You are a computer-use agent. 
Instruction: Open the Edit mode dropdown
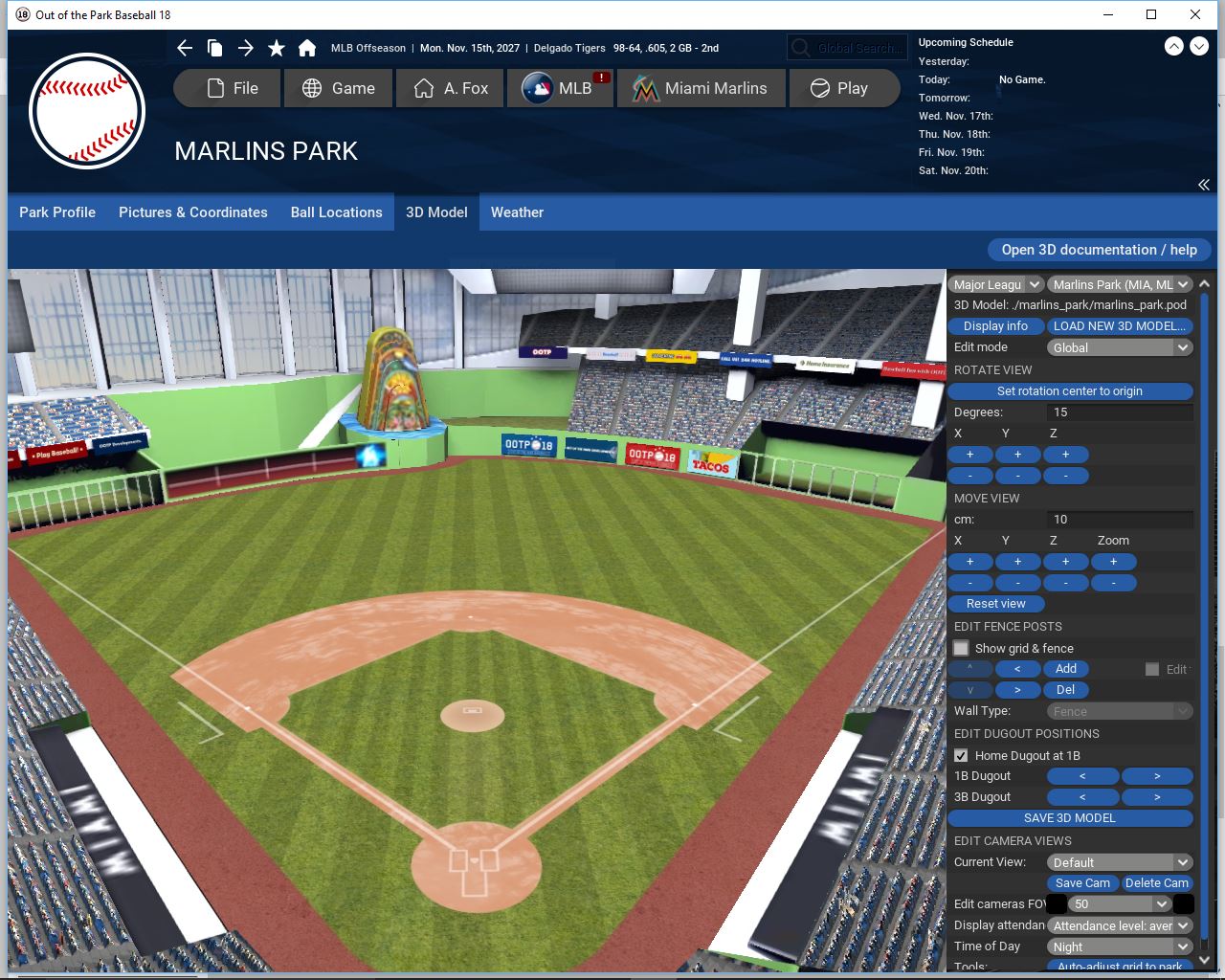1119,347
